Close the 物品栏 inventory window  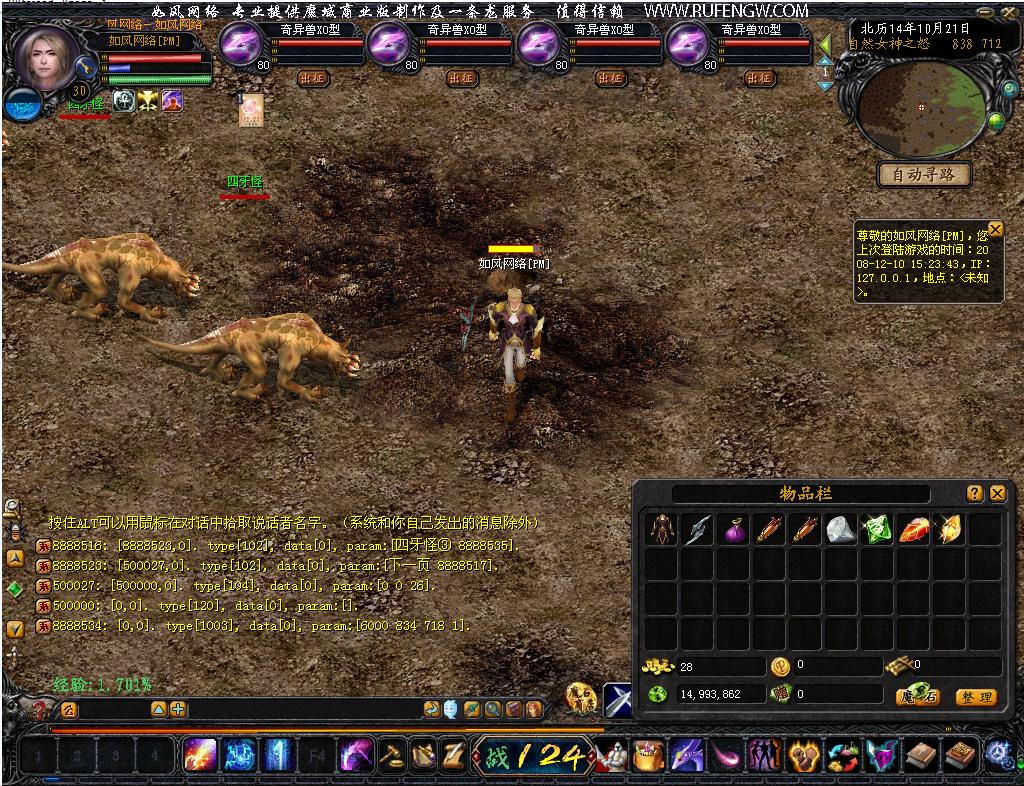click(x=997, y=494)
